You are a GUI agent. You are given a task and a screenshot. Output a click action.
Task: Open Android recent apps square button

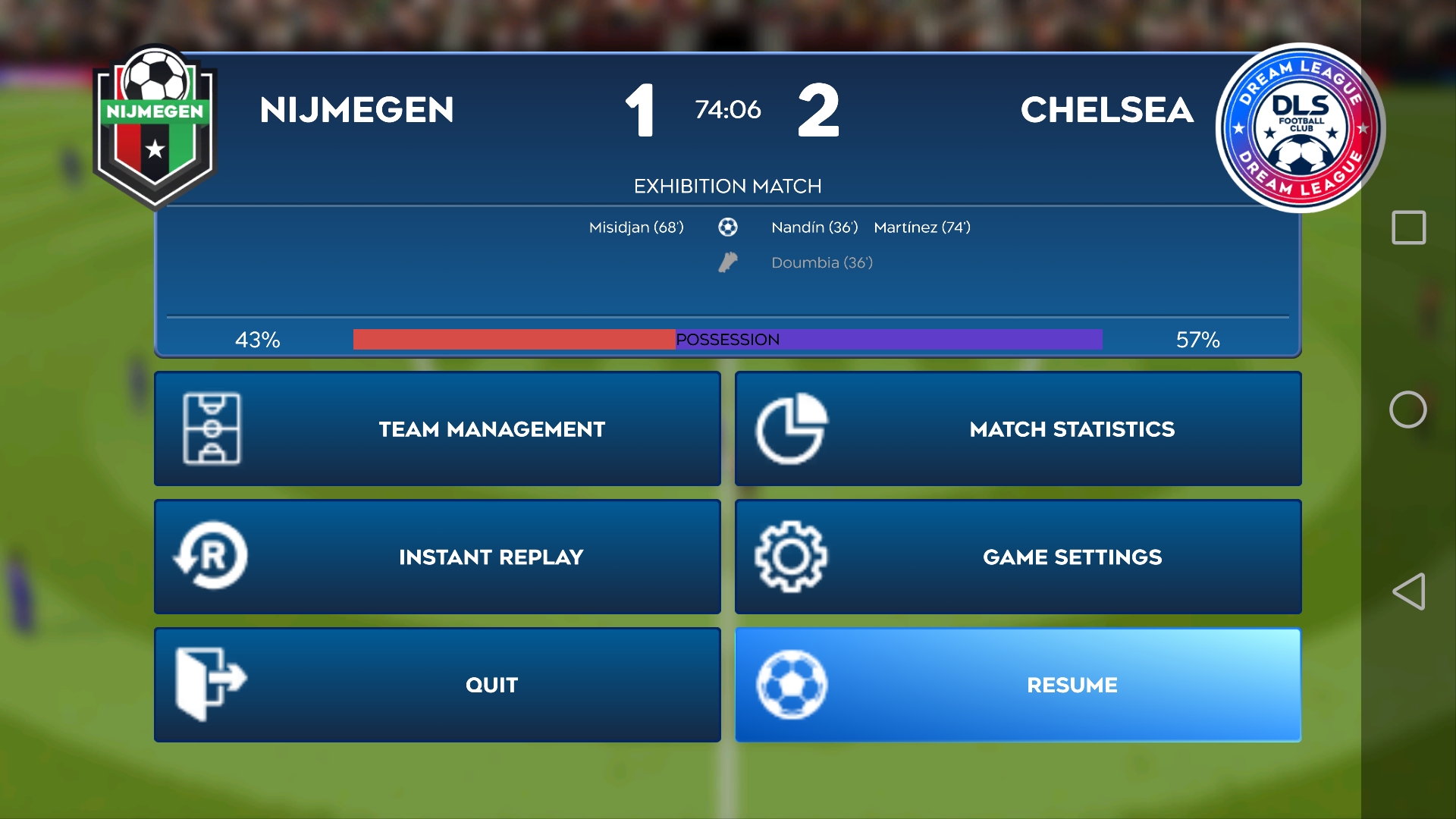point(1409,227)
